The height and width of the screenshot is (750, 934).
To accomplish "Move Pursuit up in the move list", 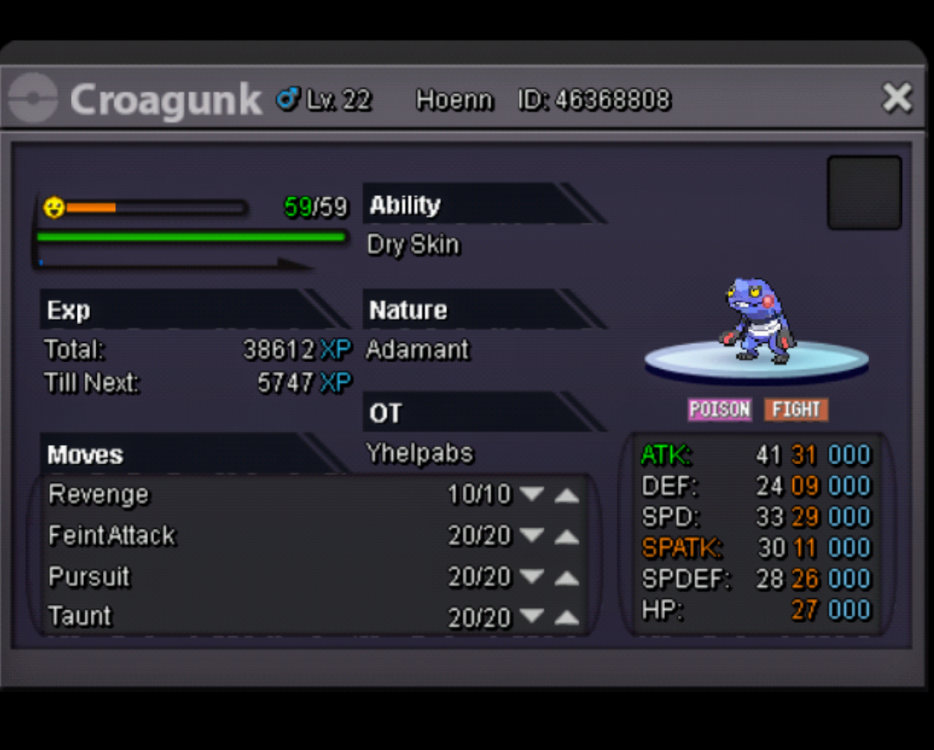I will click(567, 577).
